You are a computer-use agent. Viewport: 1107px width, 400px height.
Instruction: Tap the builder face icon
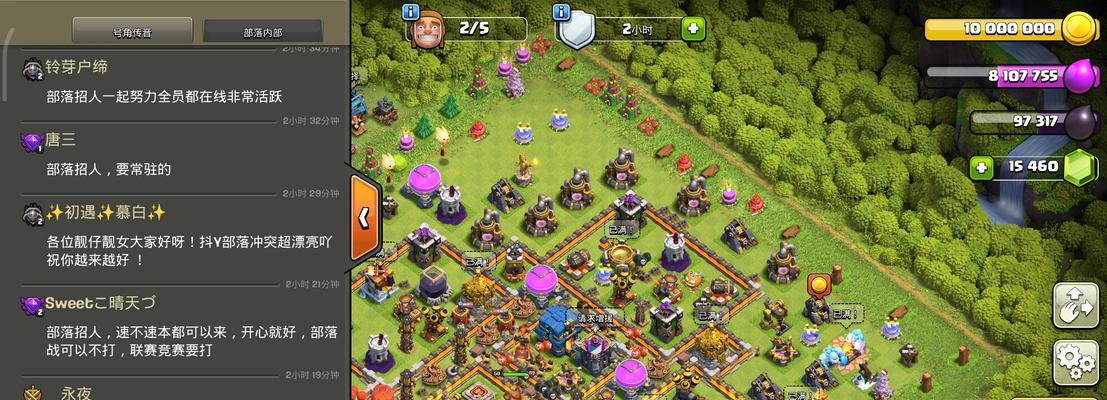430,30
